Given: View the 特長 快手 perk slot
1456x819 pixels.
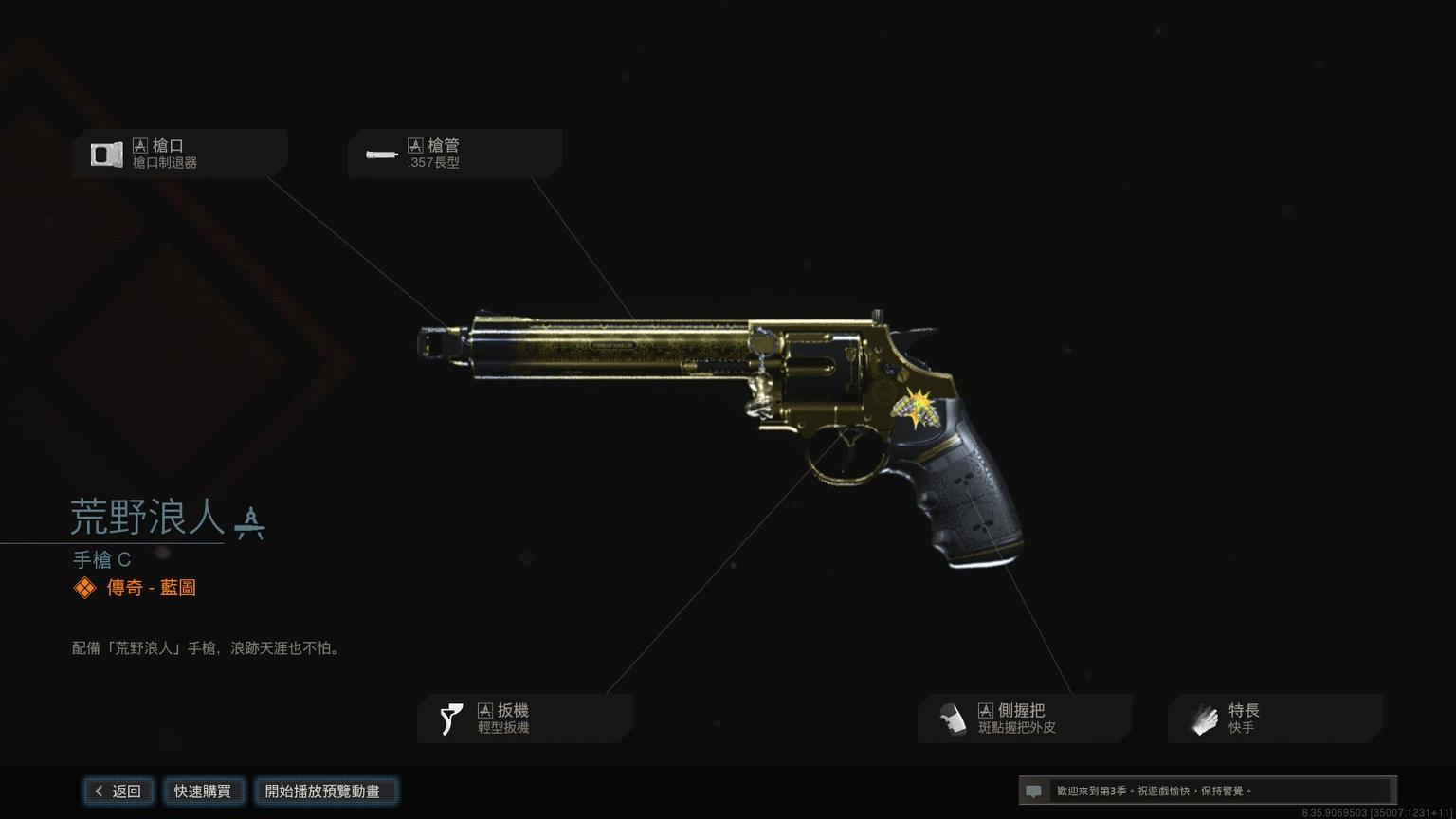Looking at the screenshot, I should click(1274, 719).
